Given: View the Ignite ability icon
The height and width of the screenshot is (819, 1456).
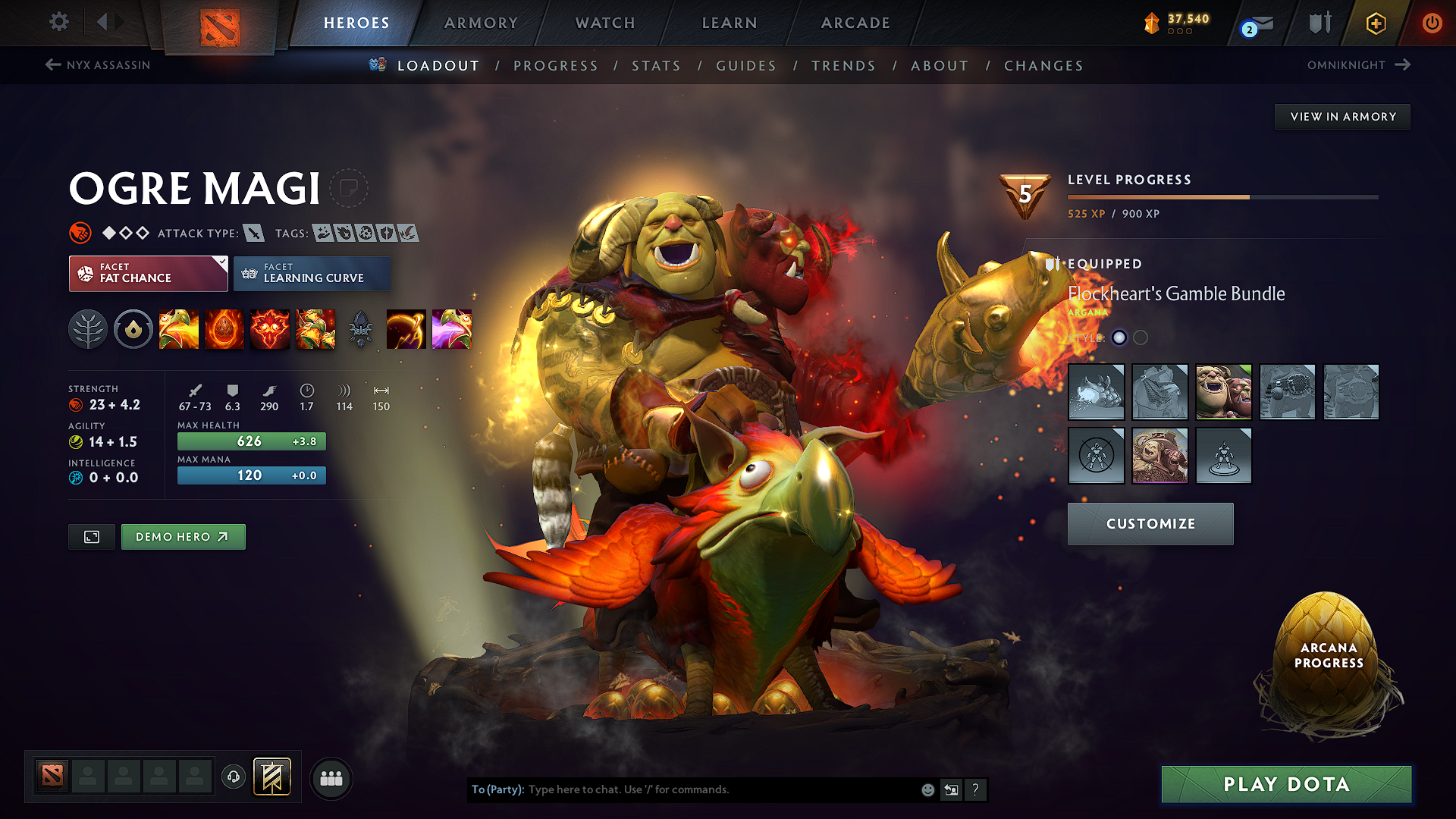Looking at the screenshot, I should (224, 329).
